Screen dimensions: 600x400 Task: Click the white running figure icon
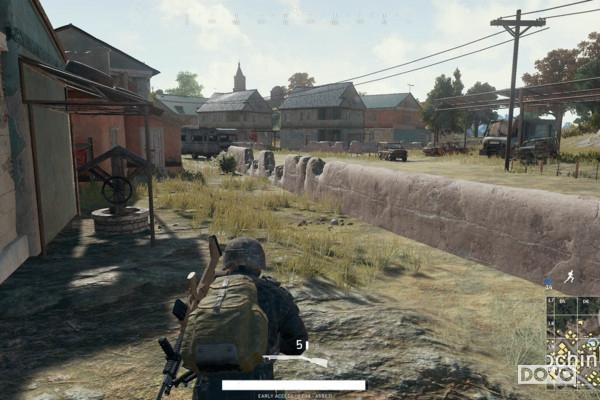point(569,276)
